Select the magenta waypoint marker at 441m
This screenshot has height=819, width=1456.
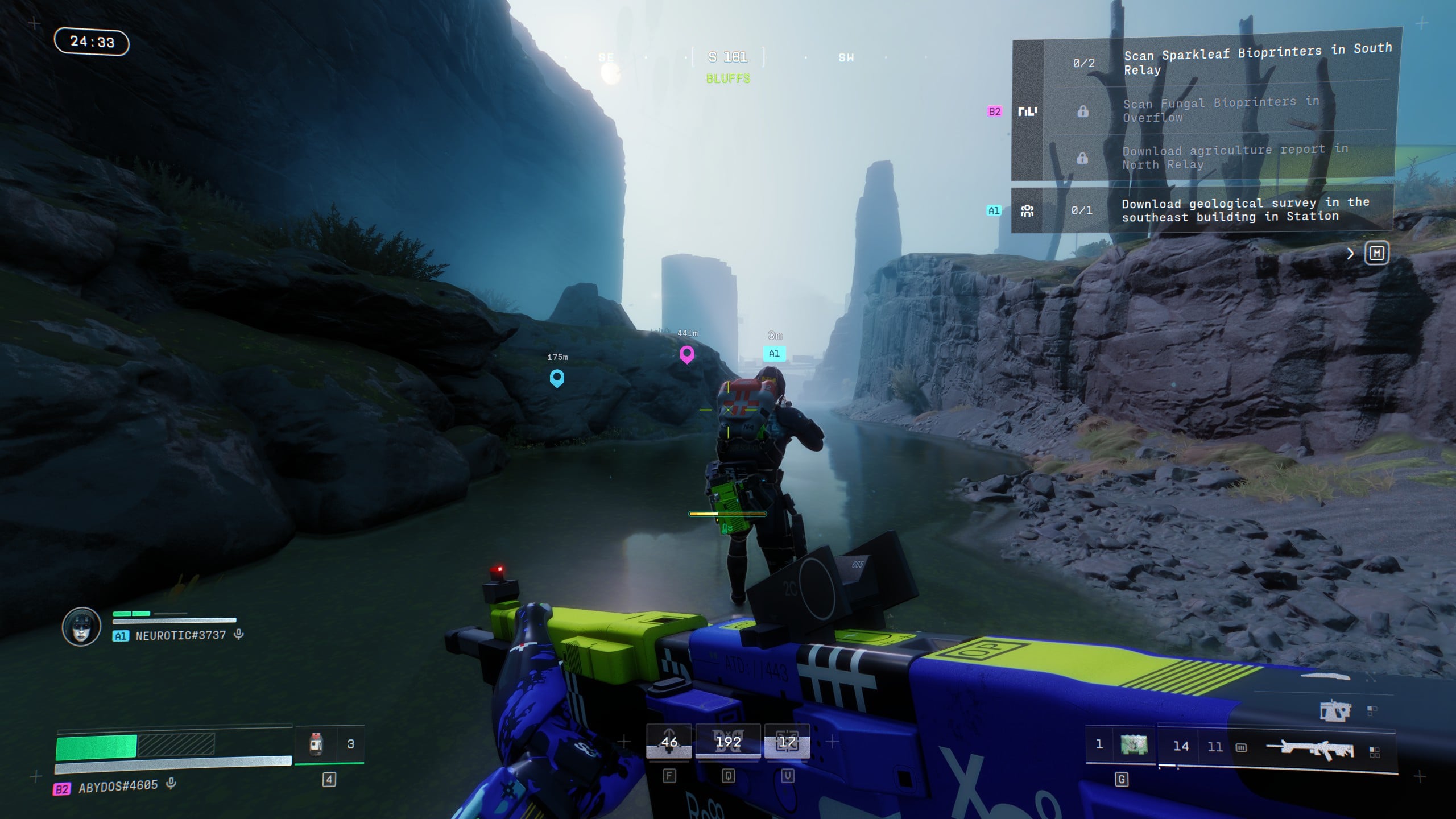point(687,354)
